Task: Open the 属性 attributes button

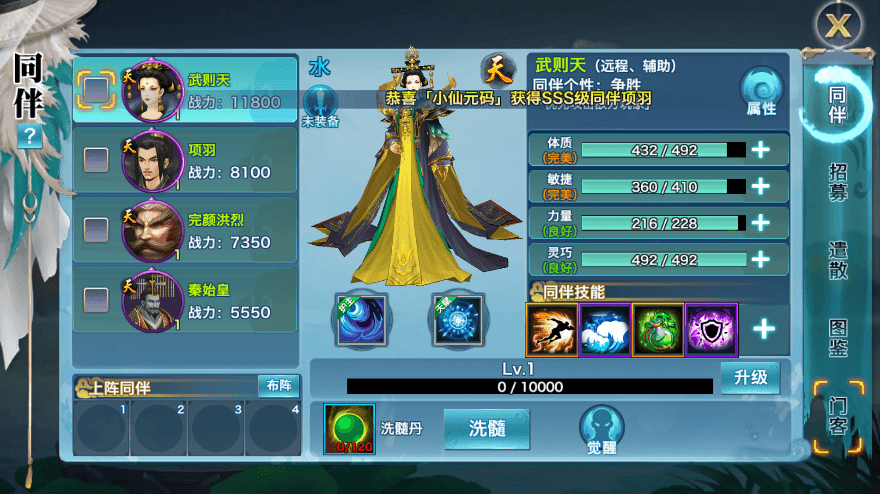Action: pos(761,90)
